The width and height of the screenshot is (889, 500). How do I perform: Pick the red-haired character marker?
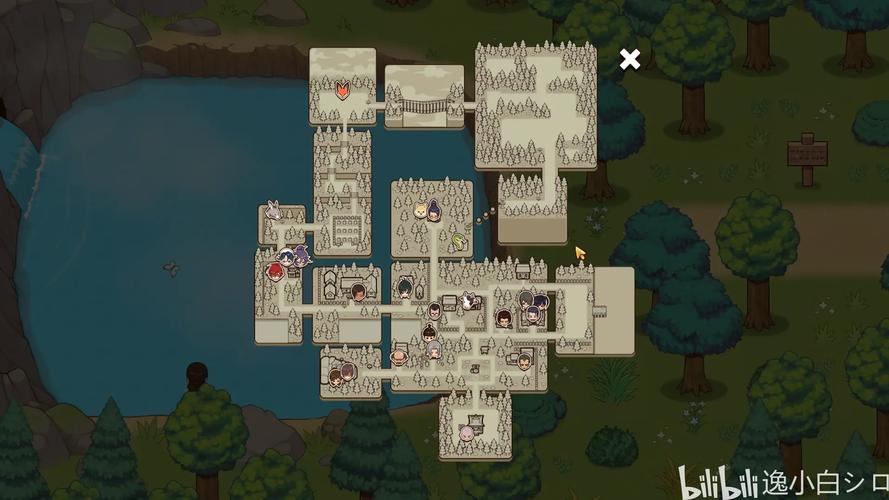[x=274, y=270]
